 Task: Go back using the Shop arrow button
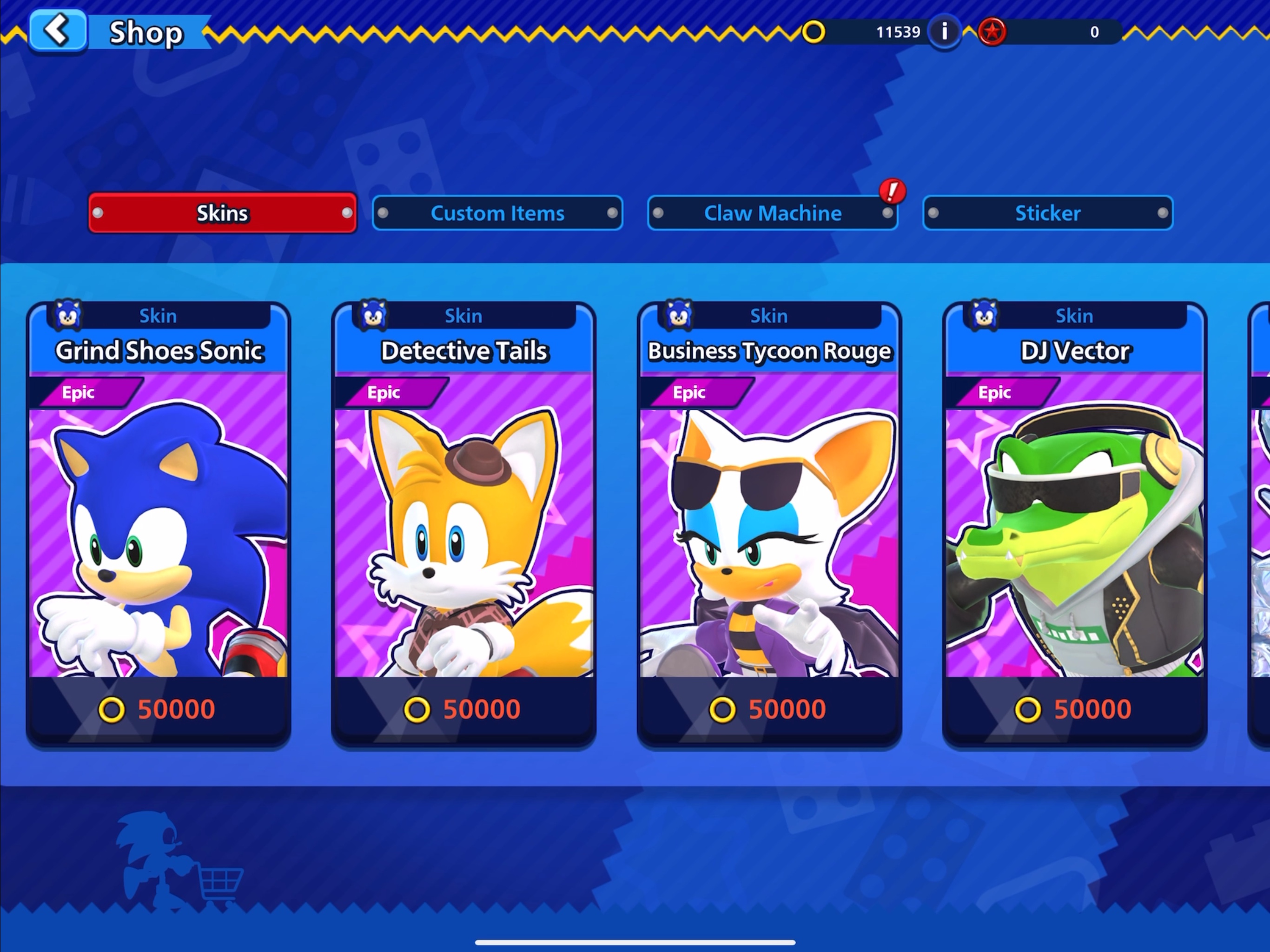click(58, 30)
